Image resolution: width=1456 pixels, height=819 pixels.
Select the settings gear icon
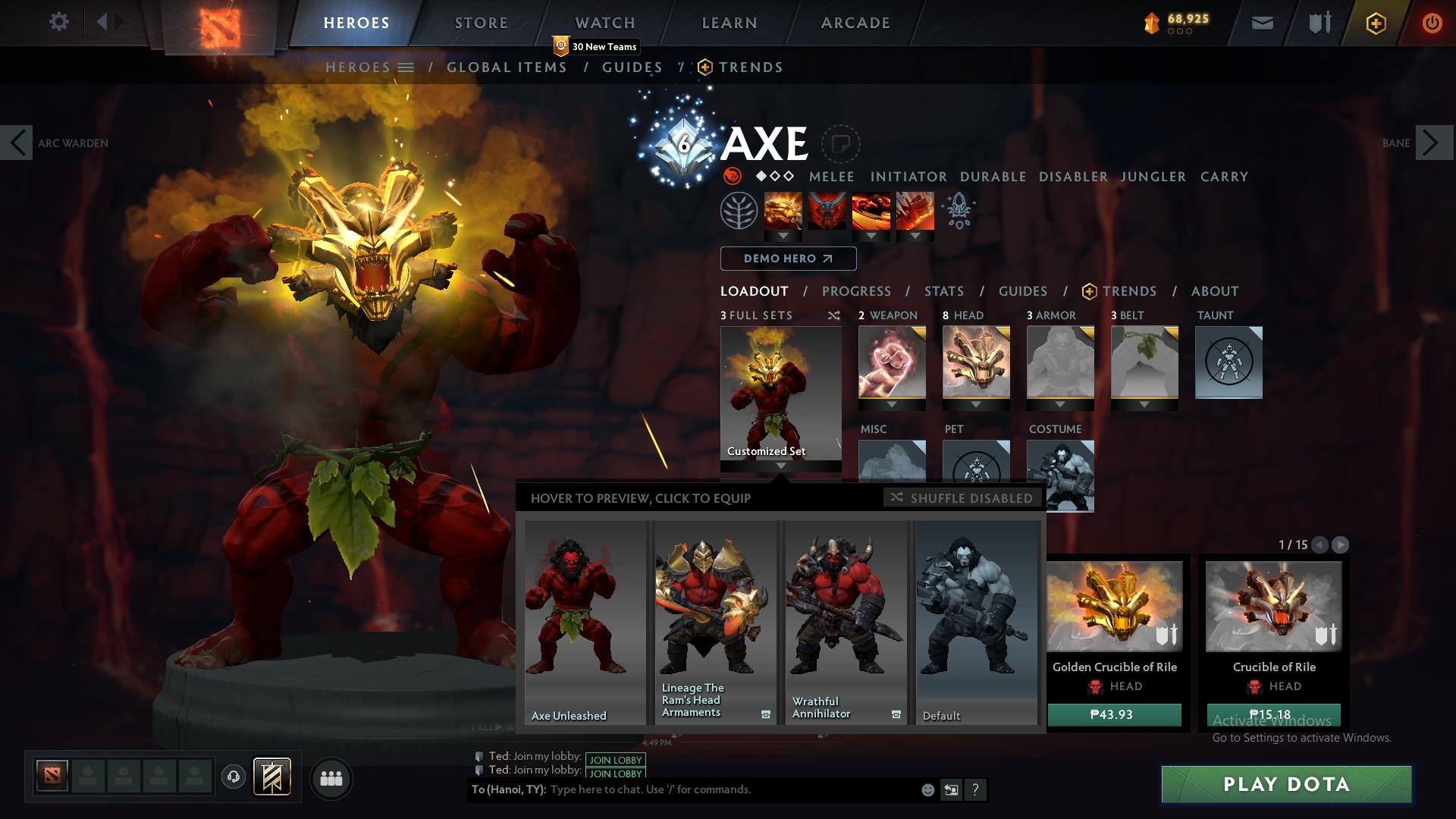58,23
